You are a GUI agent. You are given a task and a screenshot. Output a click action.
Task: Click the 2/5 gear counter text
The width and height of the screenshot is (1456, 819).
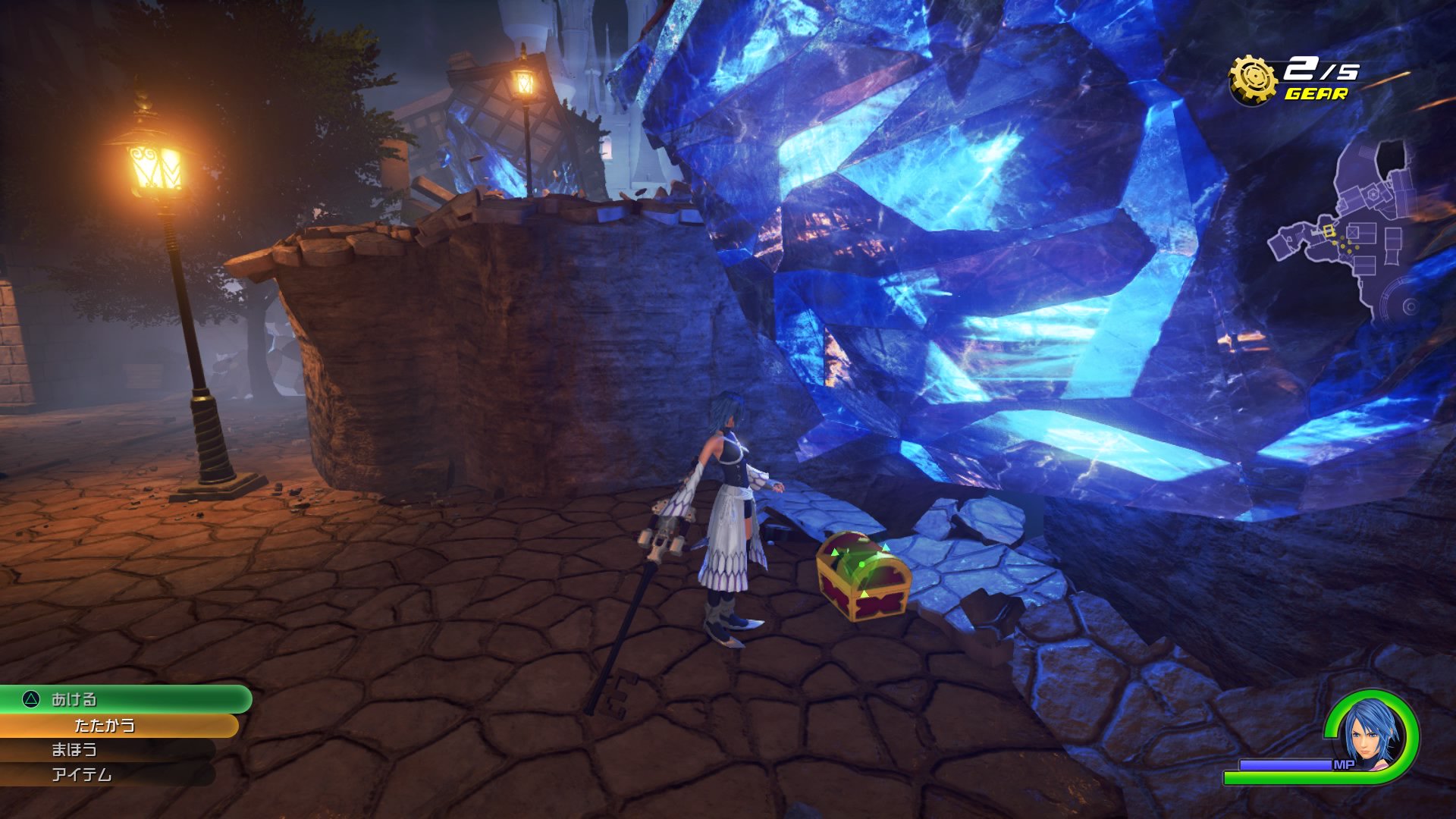point(1323,71)
